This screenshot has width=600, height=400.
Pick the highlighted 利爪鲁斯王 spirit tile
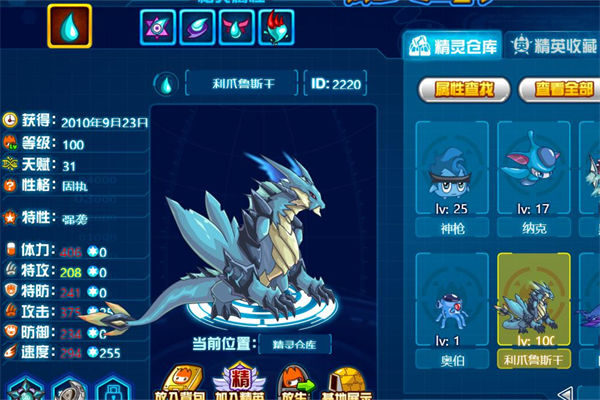(533, 310)
